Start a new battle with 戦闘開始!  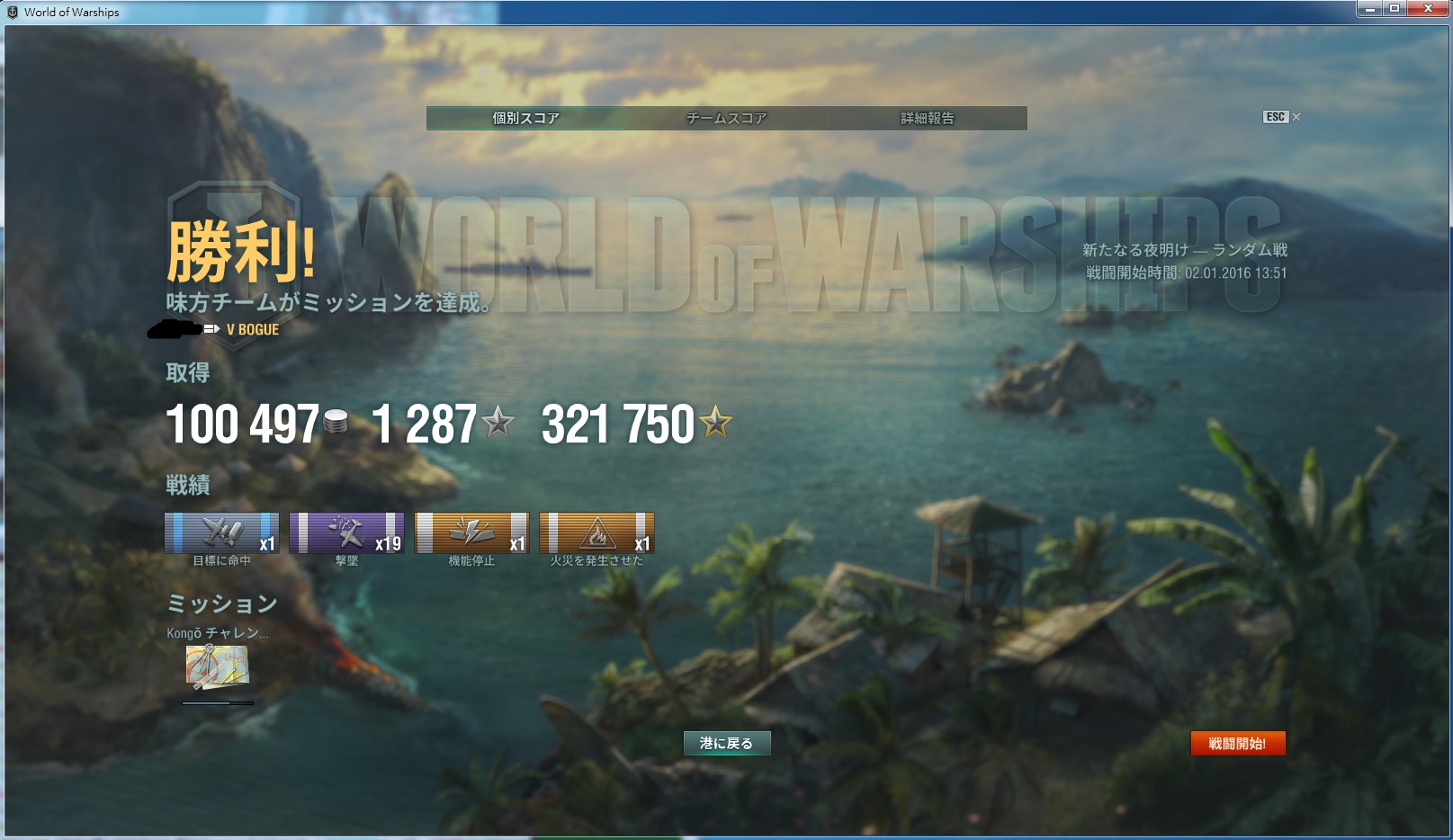click(x=1237, y=743)
